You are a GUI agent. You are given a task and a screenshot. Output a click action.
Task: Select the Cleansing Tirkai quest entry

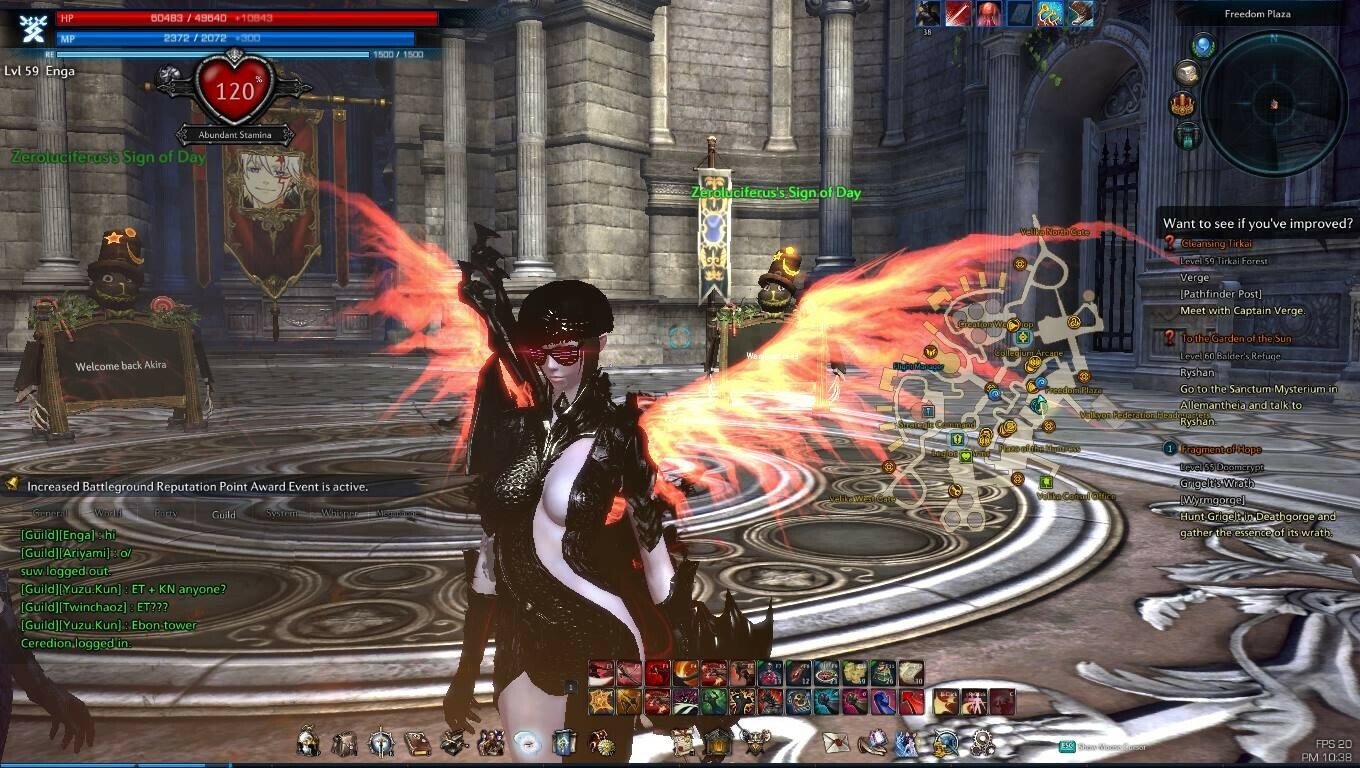click(x=1216, y=243)
